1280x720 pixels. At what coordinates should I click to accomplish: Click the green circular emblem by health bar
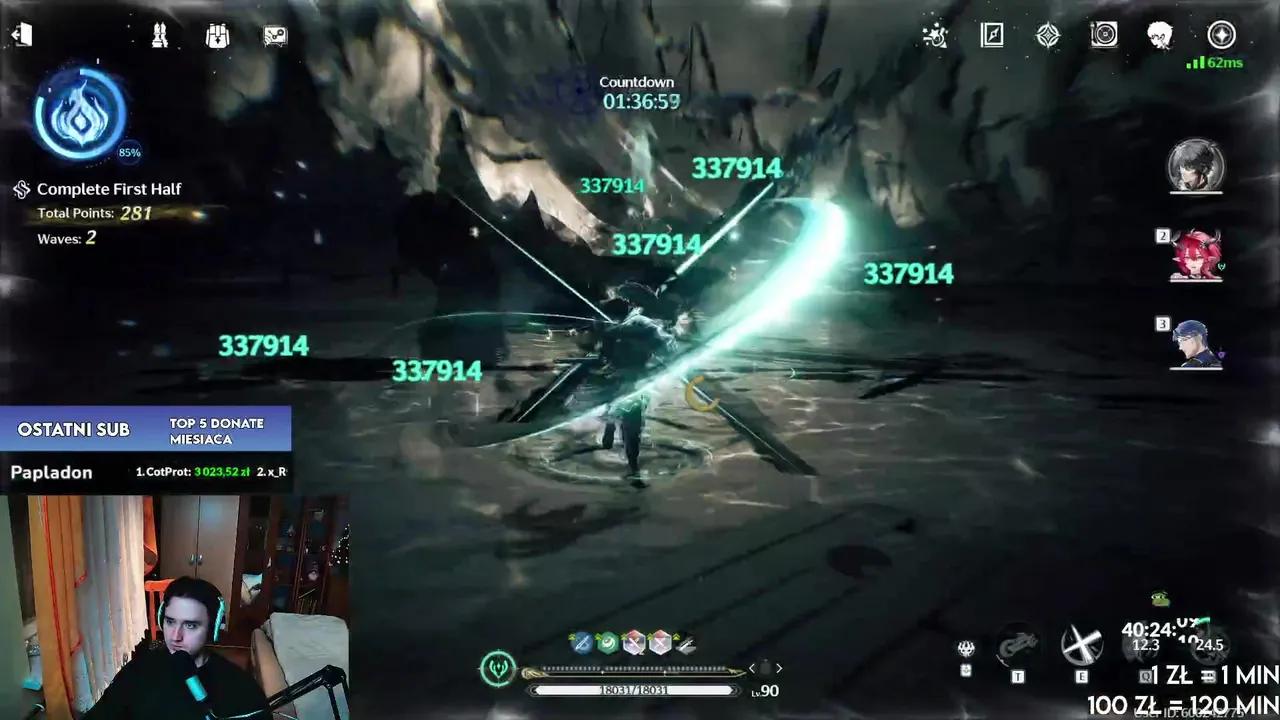(498, 668)
